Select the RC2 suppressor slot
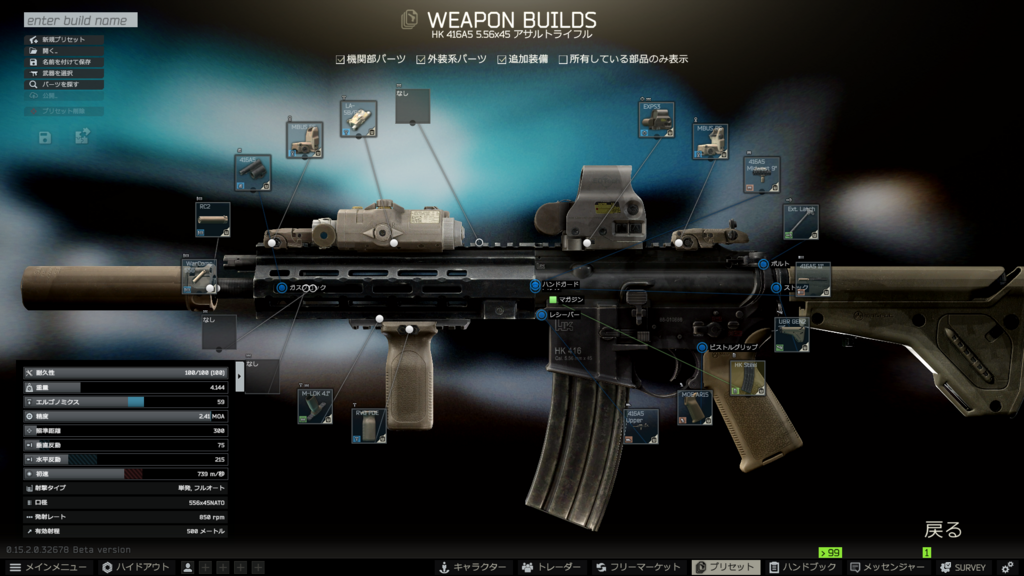 pyautogui.click(x=212, y=219)
